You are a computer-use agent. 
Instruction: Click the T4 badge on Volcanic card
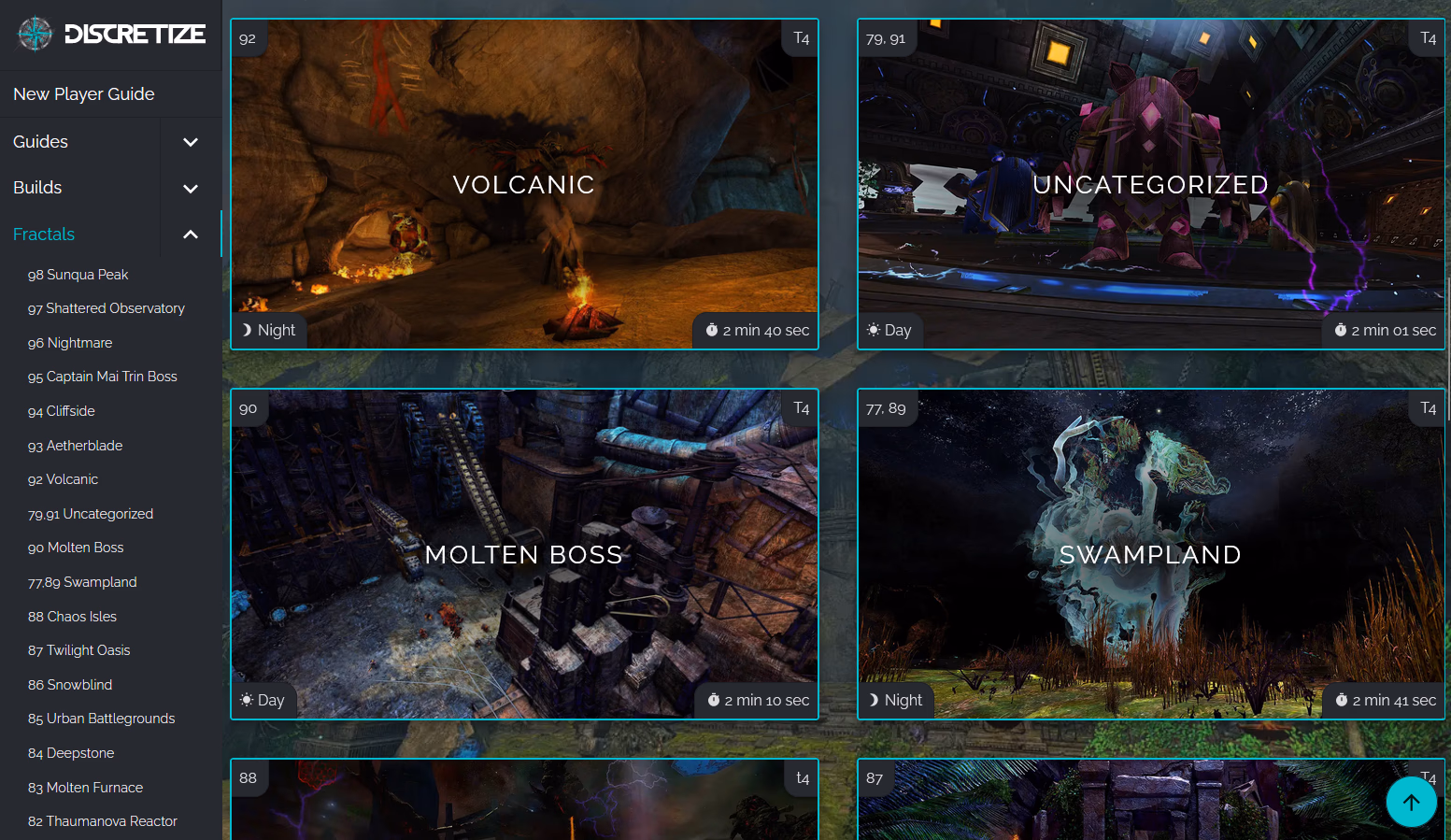point(800,38)
